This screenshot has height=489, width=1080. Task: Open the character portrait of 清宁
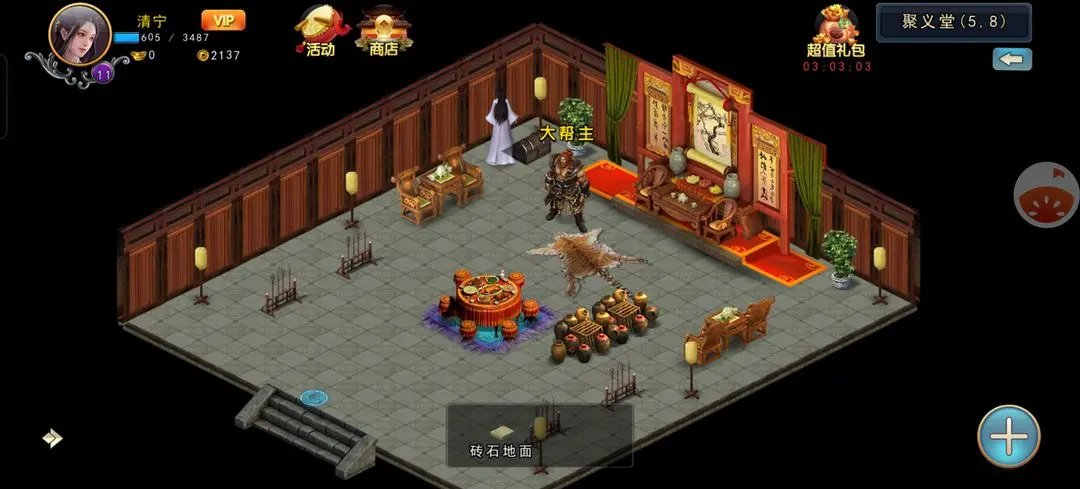click(x=79, y=36)
